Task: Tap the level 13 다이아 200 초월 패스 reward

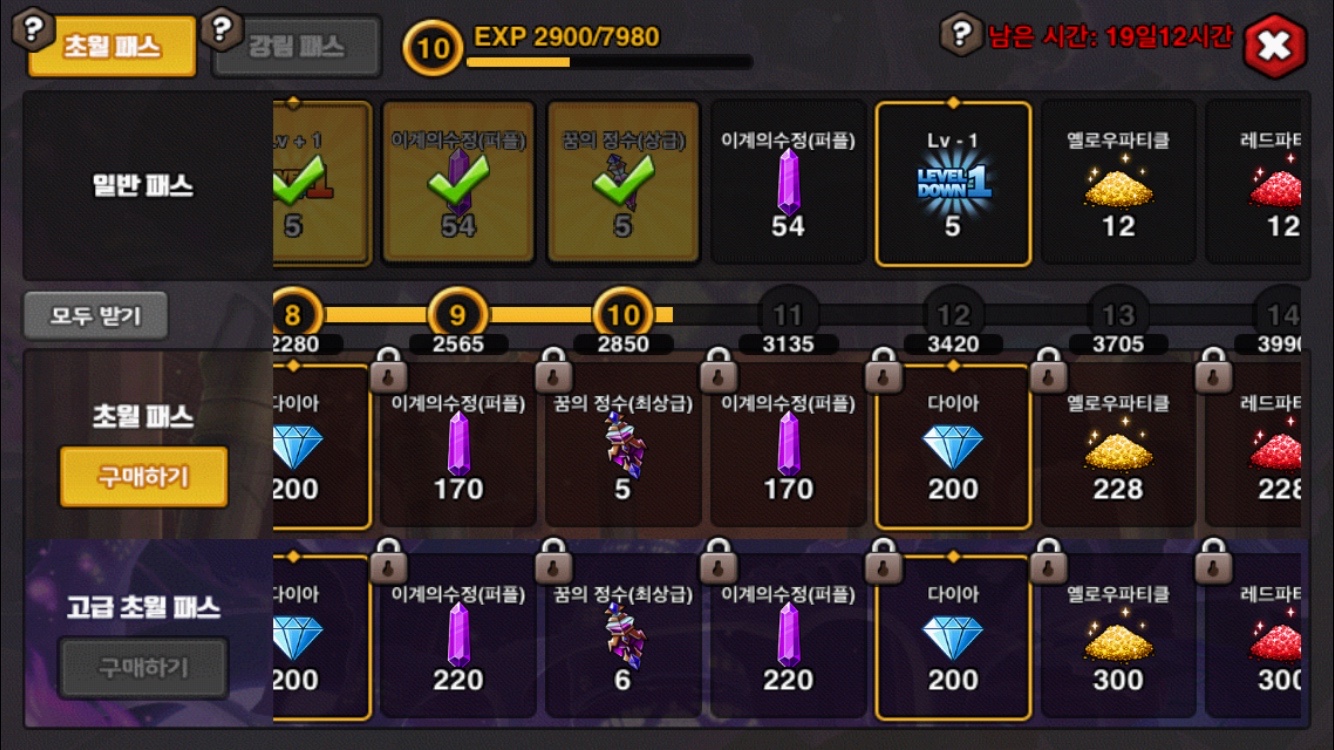Action: [x=953, y=447]
